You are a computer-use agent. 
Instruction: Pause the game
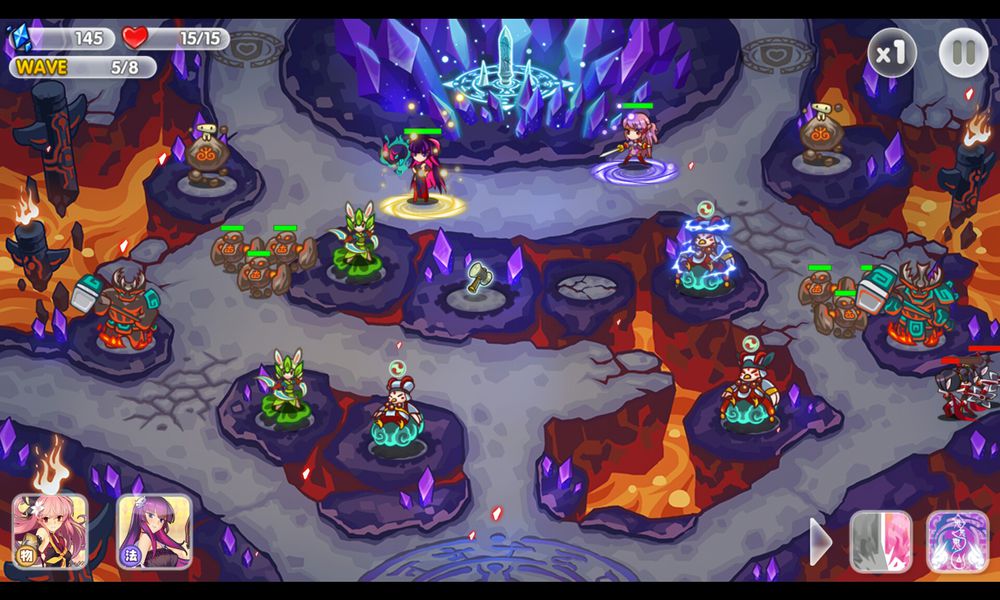click(x=963, y=53)
